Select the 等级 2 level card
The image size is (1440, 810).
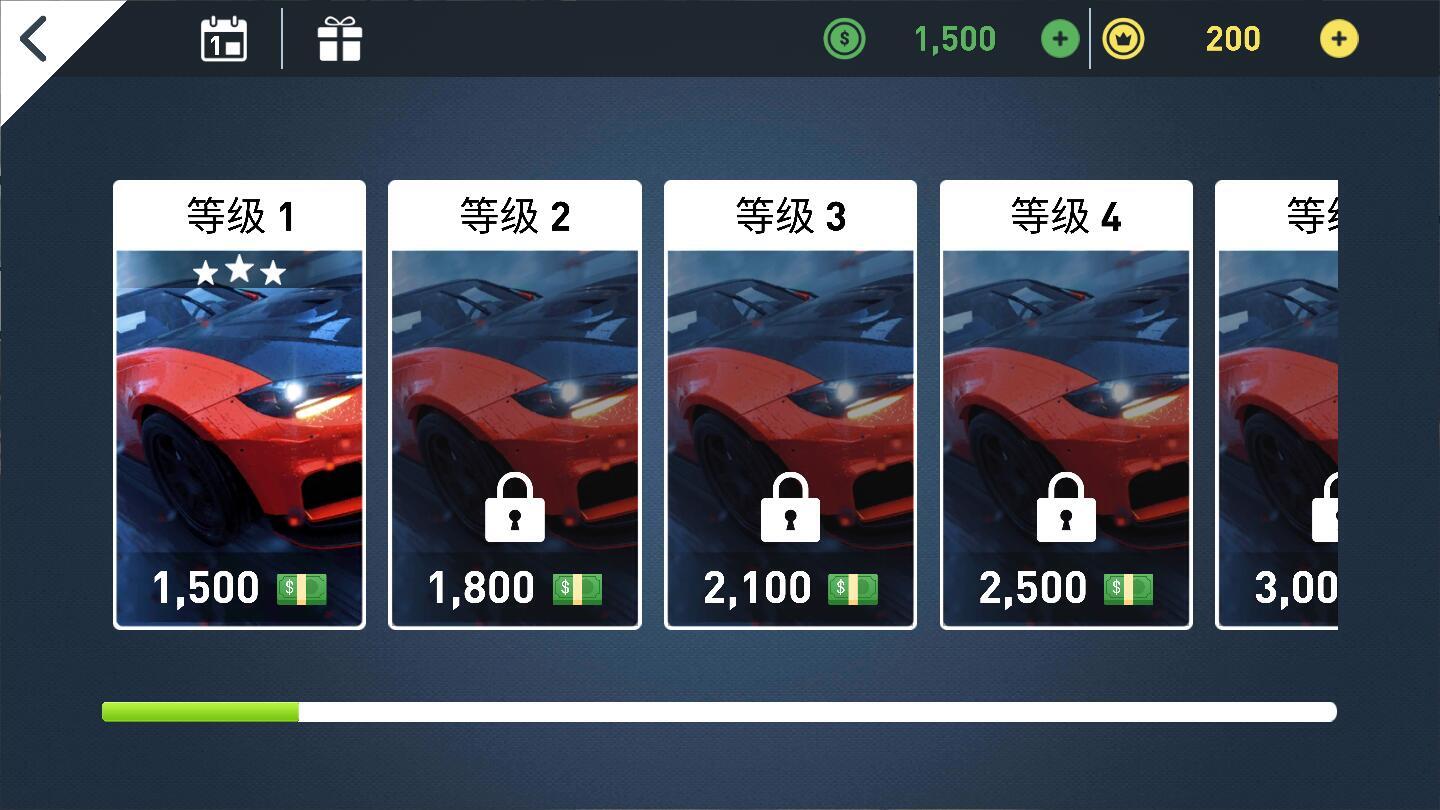(x=514, y=400)
